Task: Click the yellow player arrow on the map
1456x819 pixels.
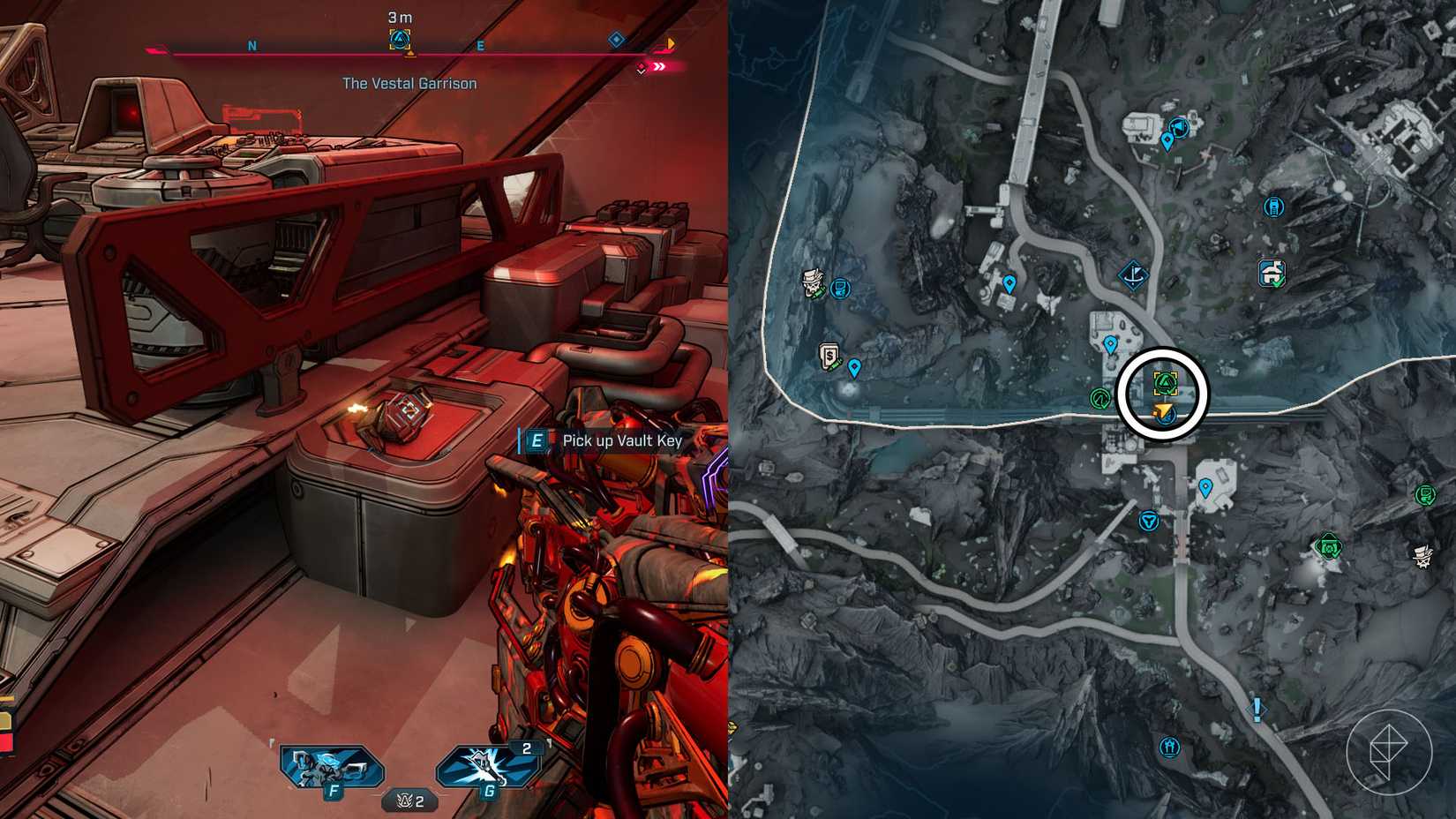Action: click(x=1164, y=411)
